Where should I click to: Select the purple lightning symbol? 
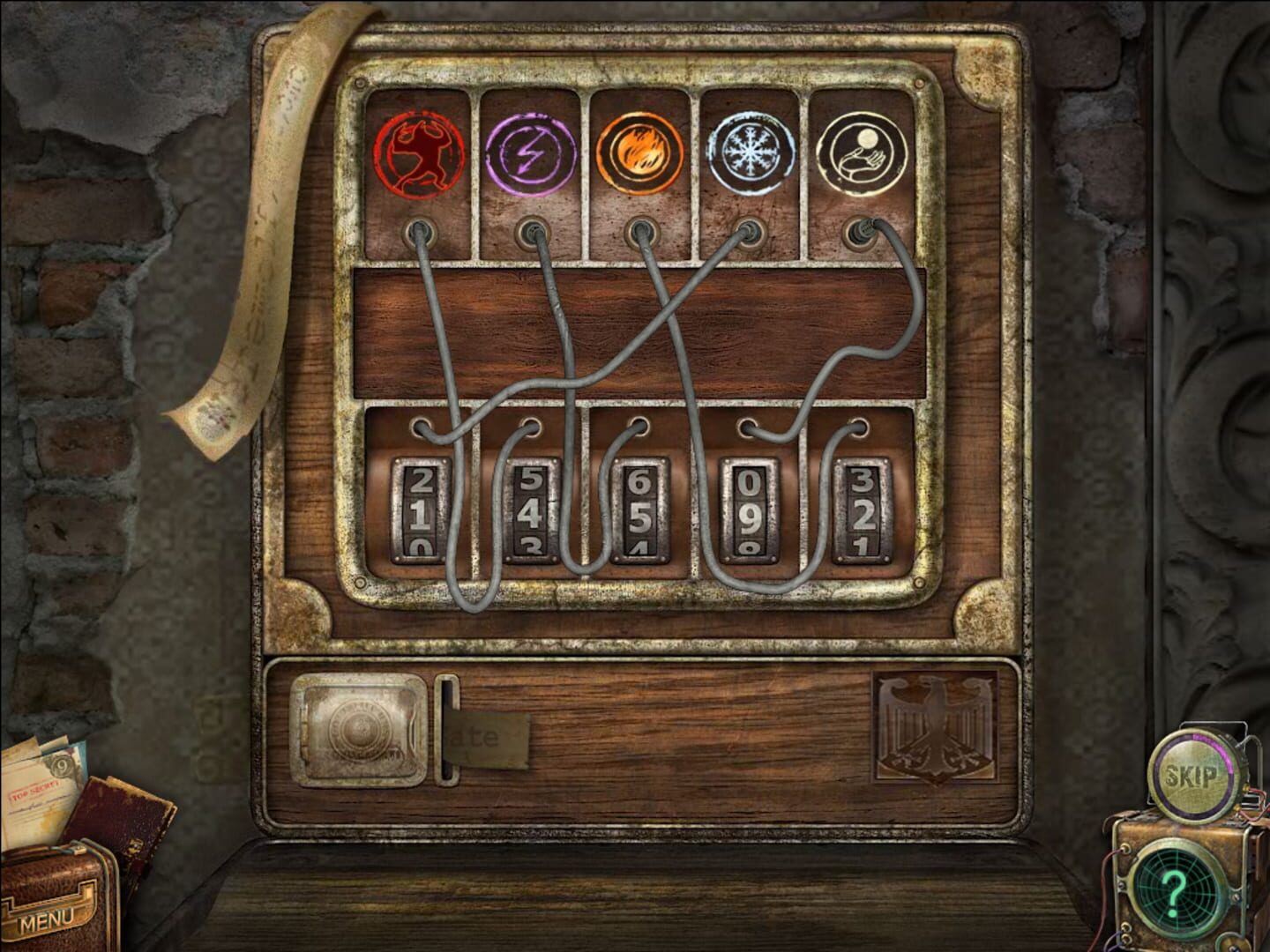pos(527,152)
